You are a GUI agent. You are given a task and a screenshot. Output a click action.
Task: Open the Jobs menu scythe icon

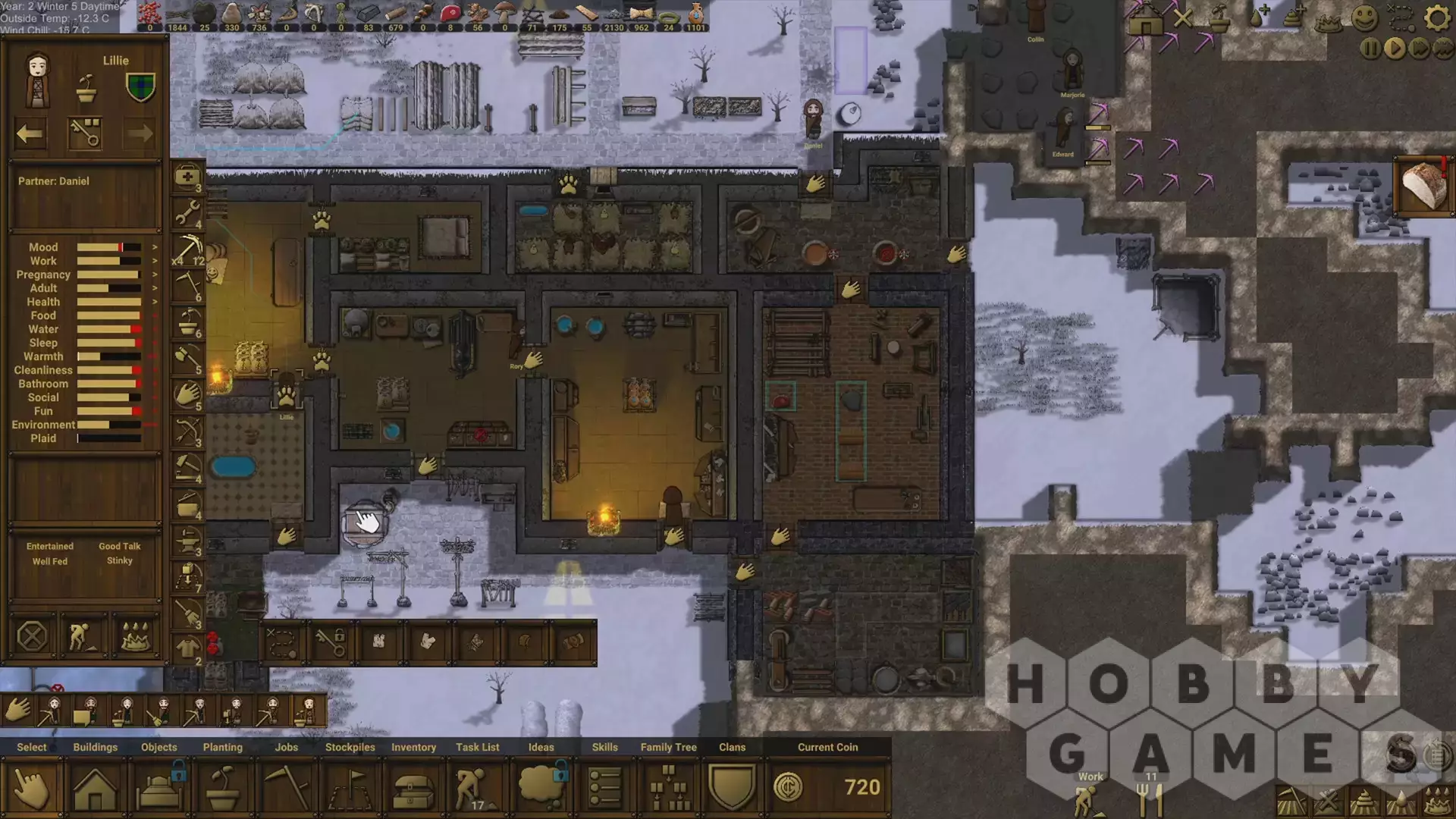point(287,789)
